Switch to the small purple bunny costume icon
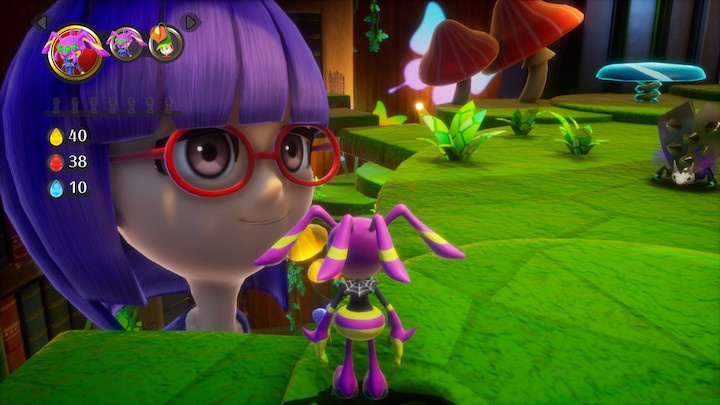Viewport: 720px width, 405px height. (127, 45)
